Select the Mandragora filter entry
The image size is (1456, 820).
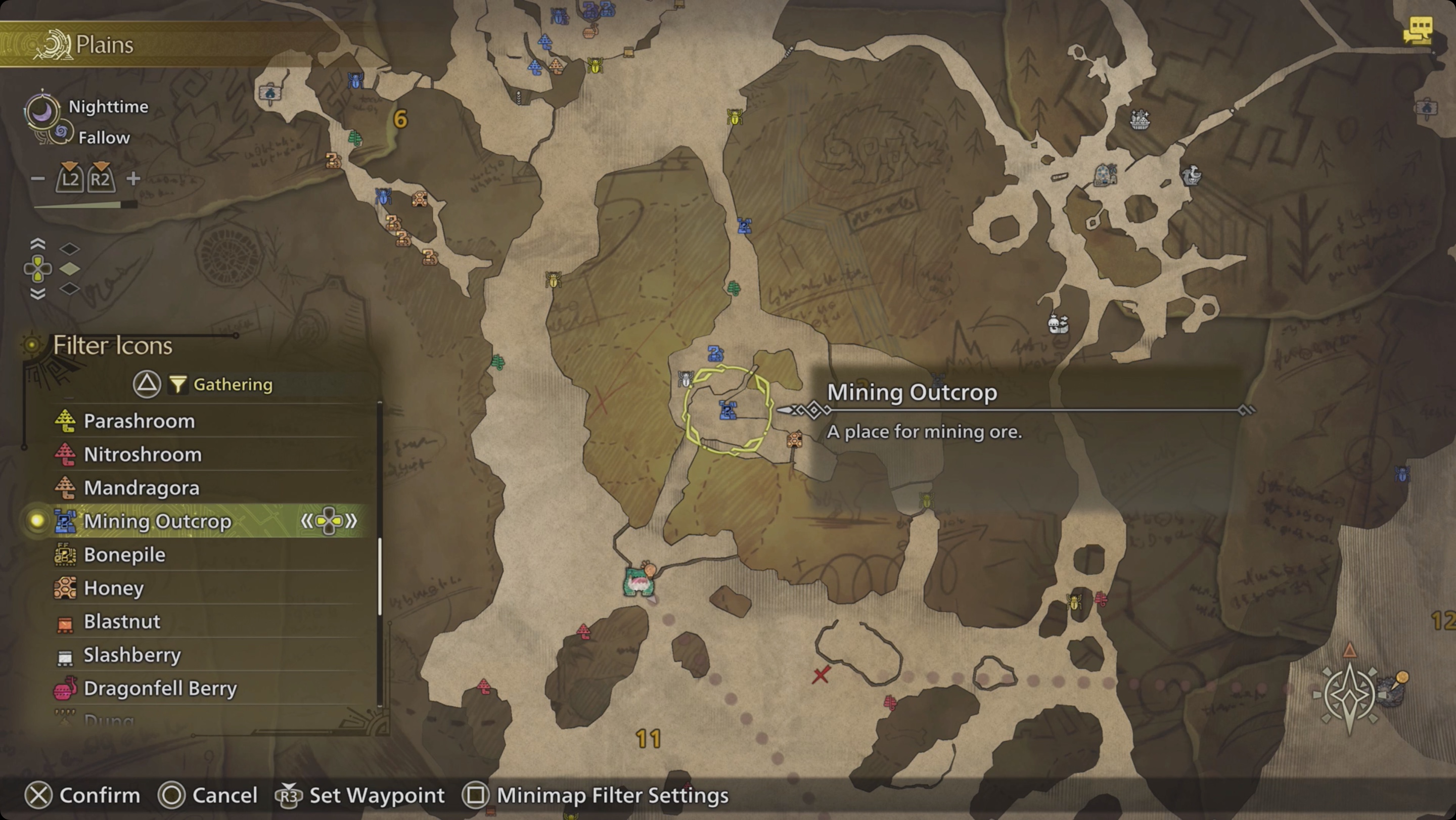pyautogui.click(x=142, y=488)
